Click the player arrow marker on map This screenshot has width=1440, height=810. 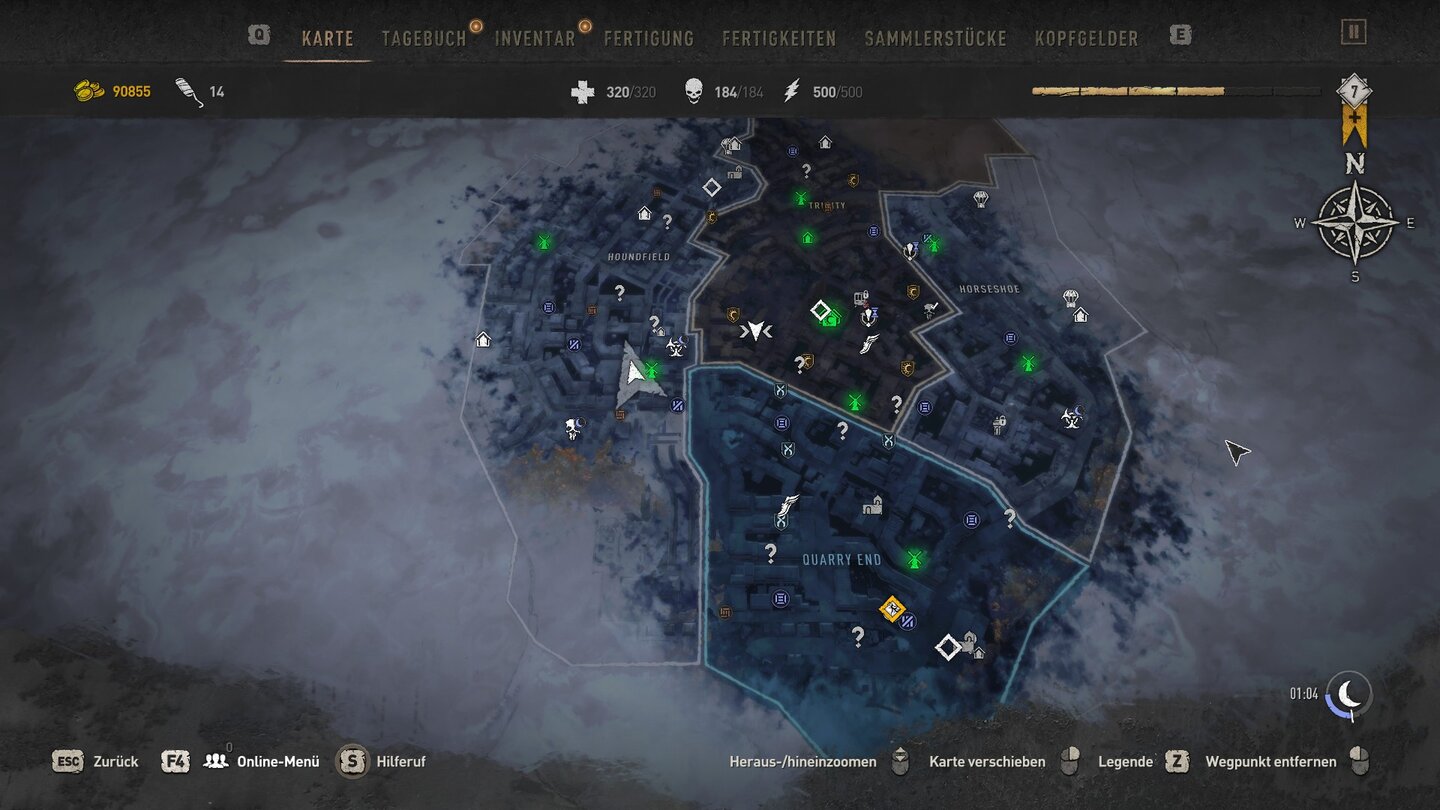(634, 377)
